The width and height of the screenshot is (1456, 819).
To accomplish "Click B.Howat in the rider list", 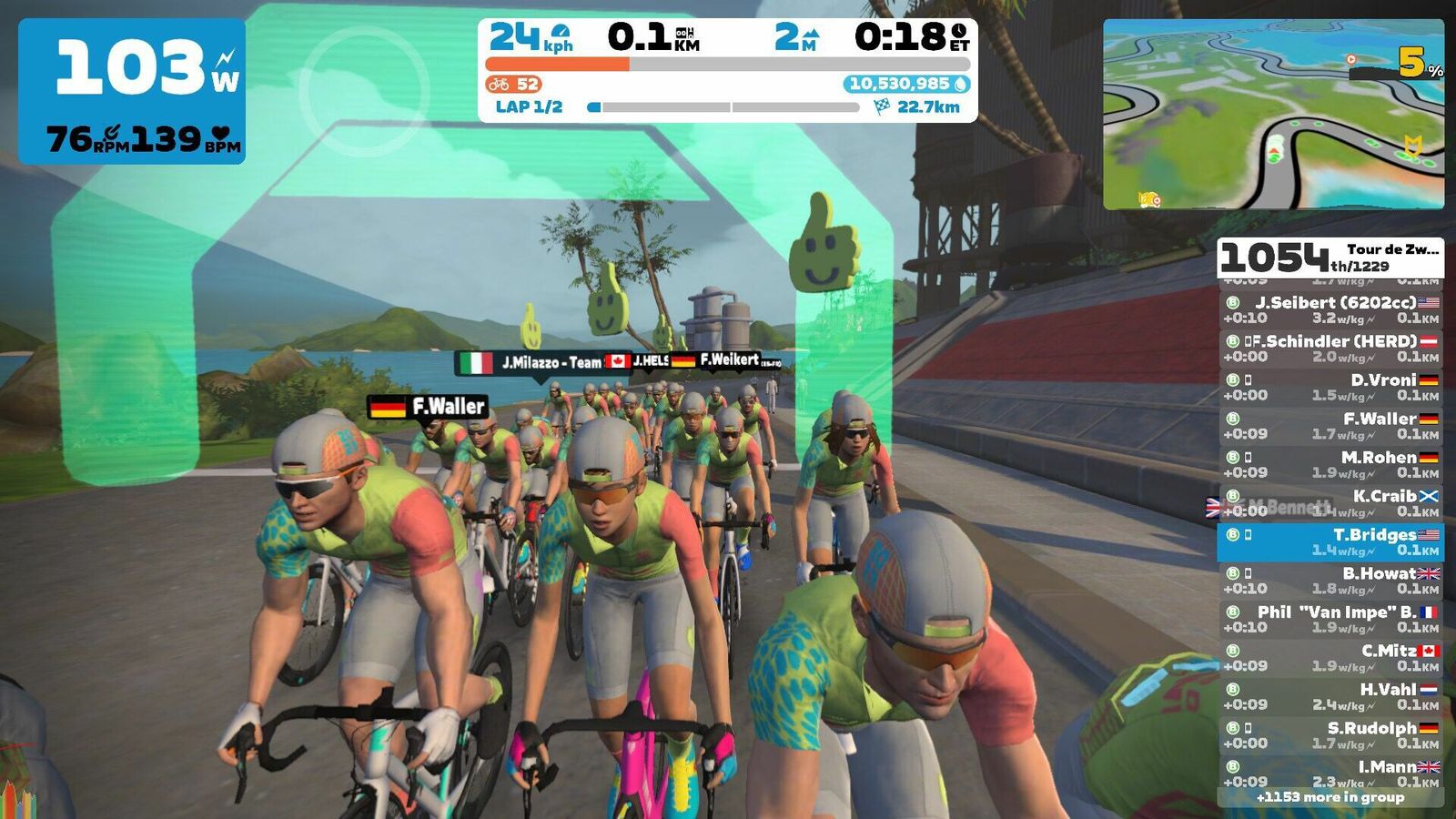I will 1330,581.
